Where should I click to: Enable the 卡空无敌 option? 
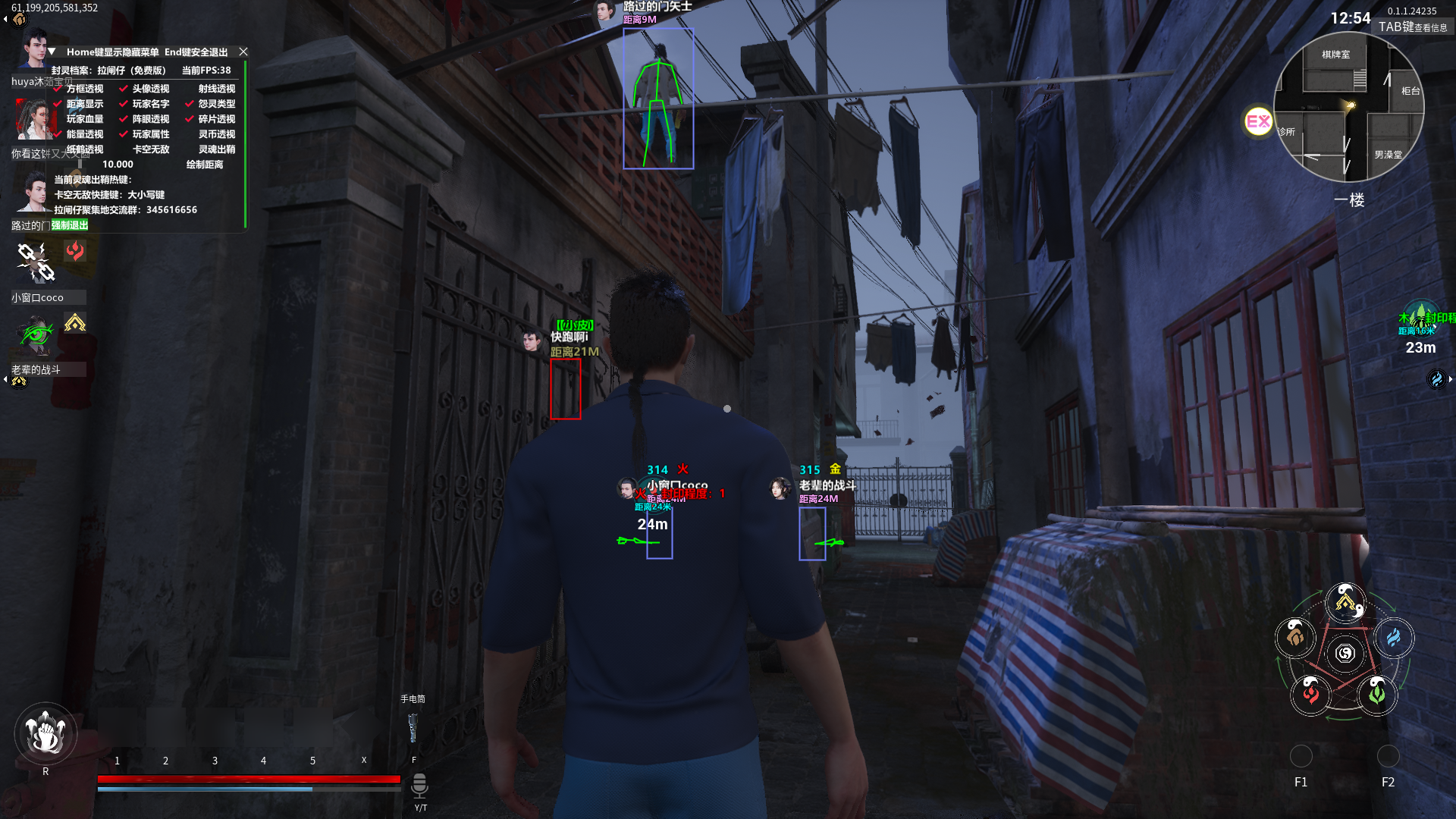coord(150,149)
